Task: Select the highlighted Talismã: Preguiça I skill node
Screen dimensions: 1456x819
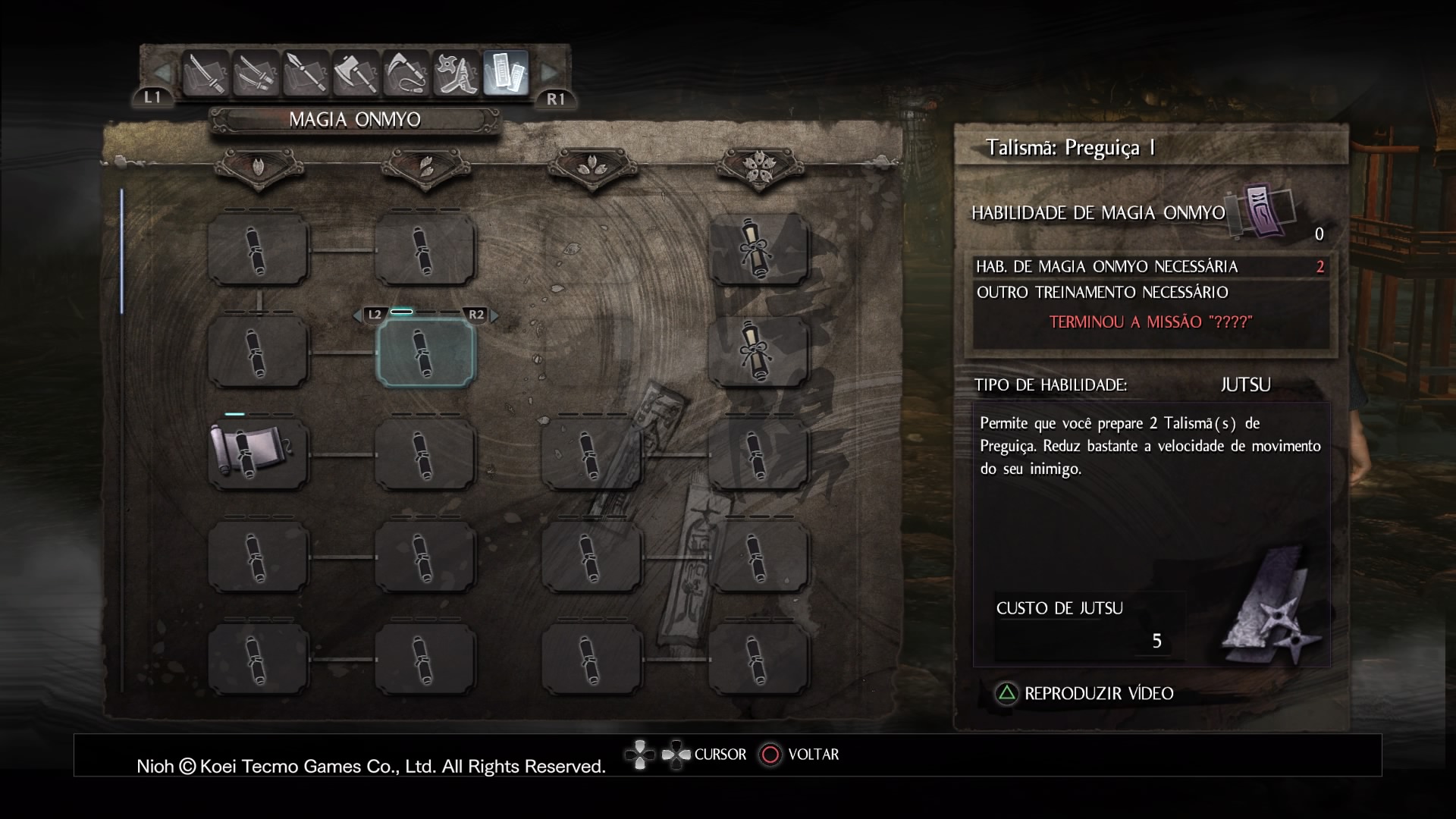Action: pyautogui.click(x=425, y=353)
